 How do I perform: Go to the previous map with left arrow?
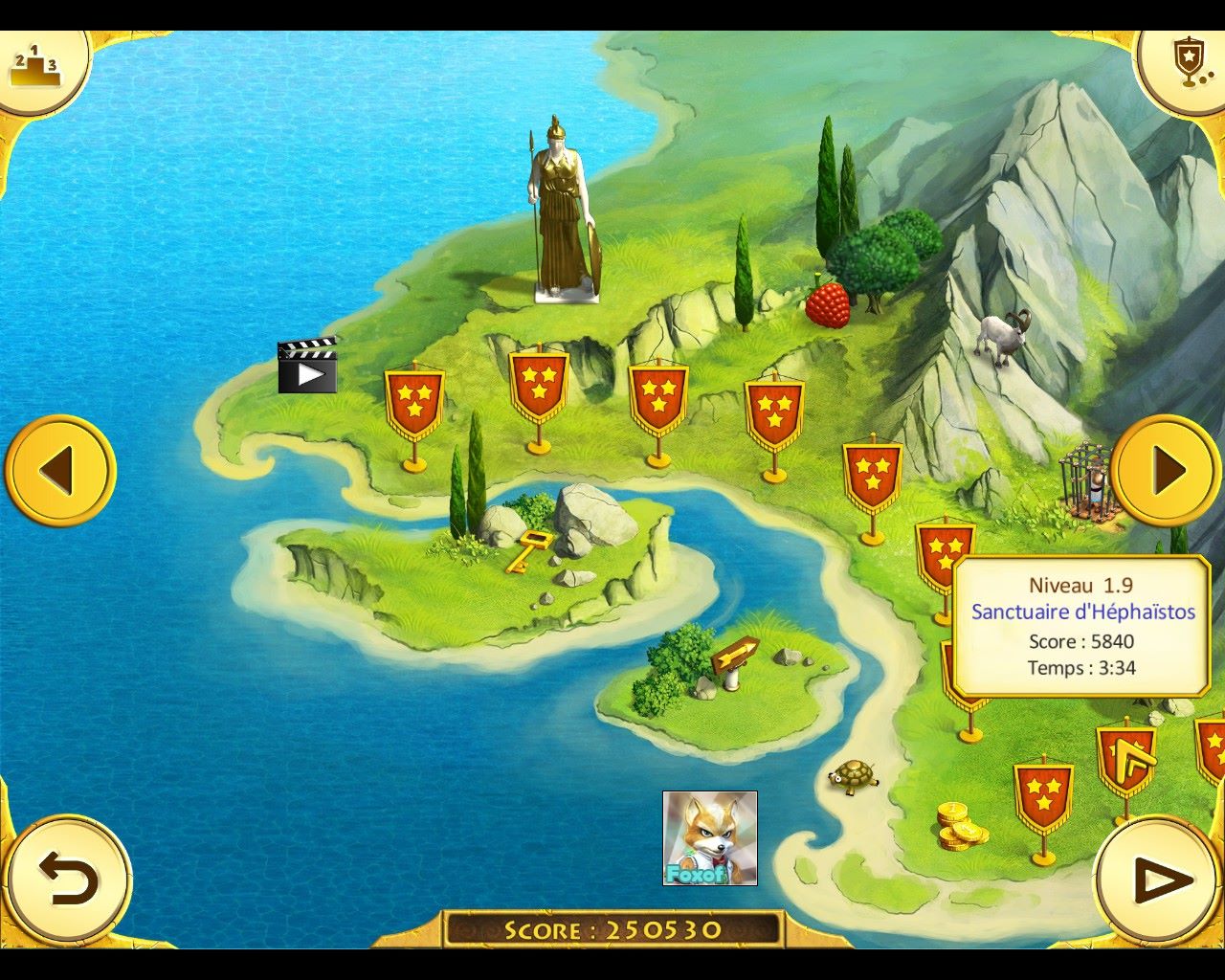pyautogui.click(x=59, y=470)
